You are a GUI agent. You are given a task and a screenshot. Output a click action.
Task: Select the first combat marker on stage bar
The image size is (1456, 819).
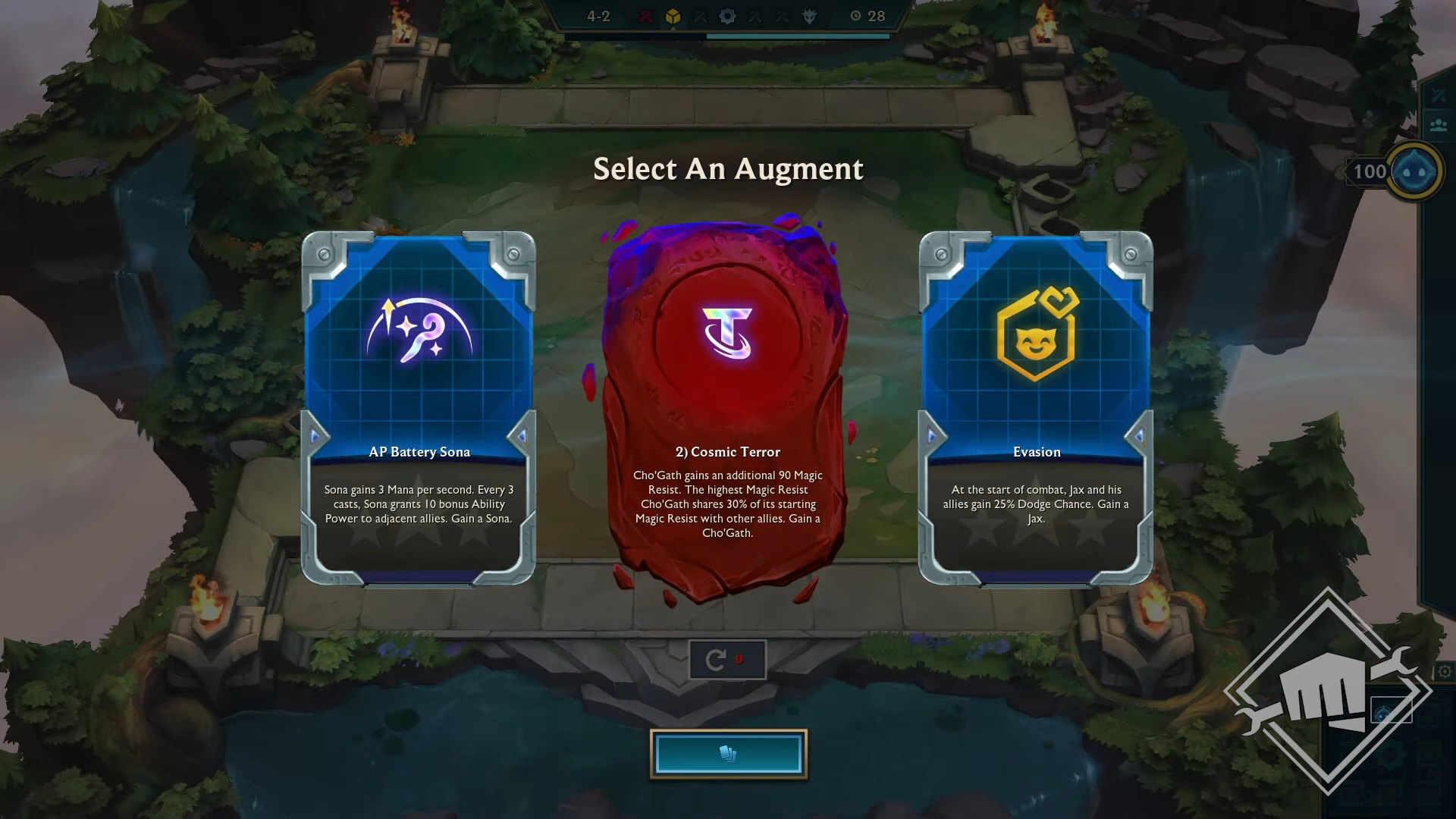pos(648,16)
